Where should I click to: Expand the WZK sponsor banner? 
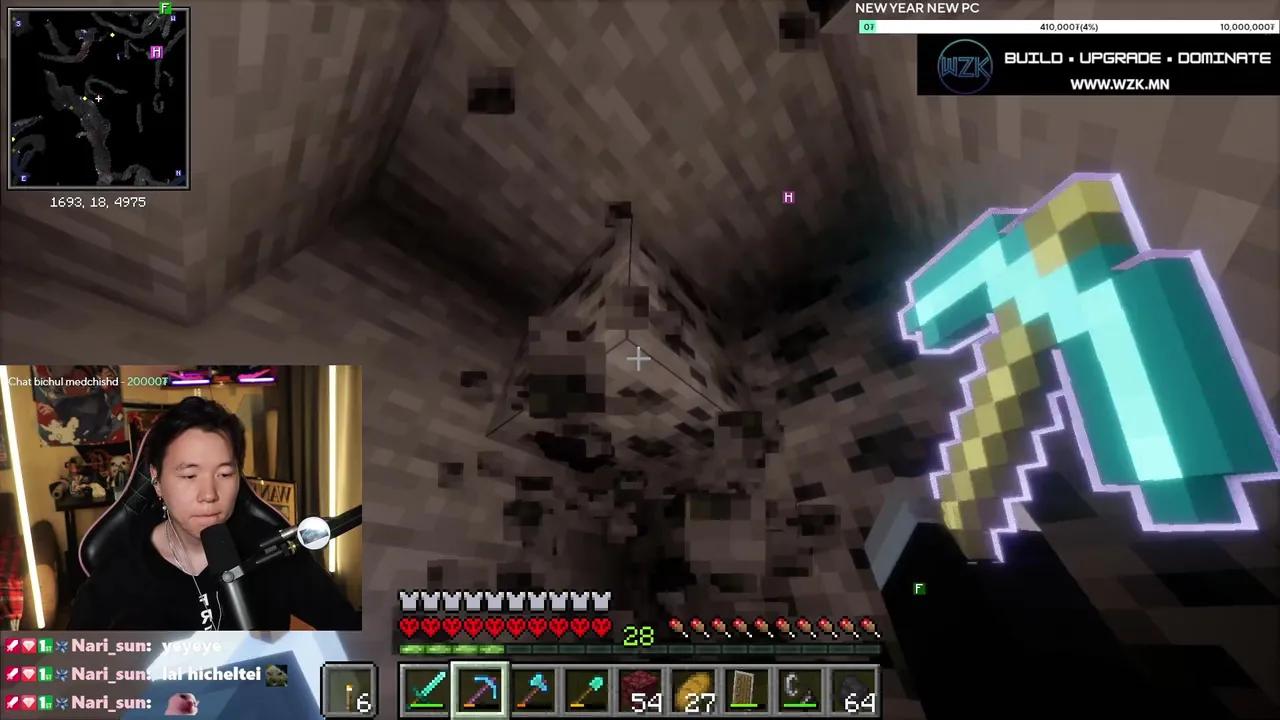click(x=1098, y=65)
